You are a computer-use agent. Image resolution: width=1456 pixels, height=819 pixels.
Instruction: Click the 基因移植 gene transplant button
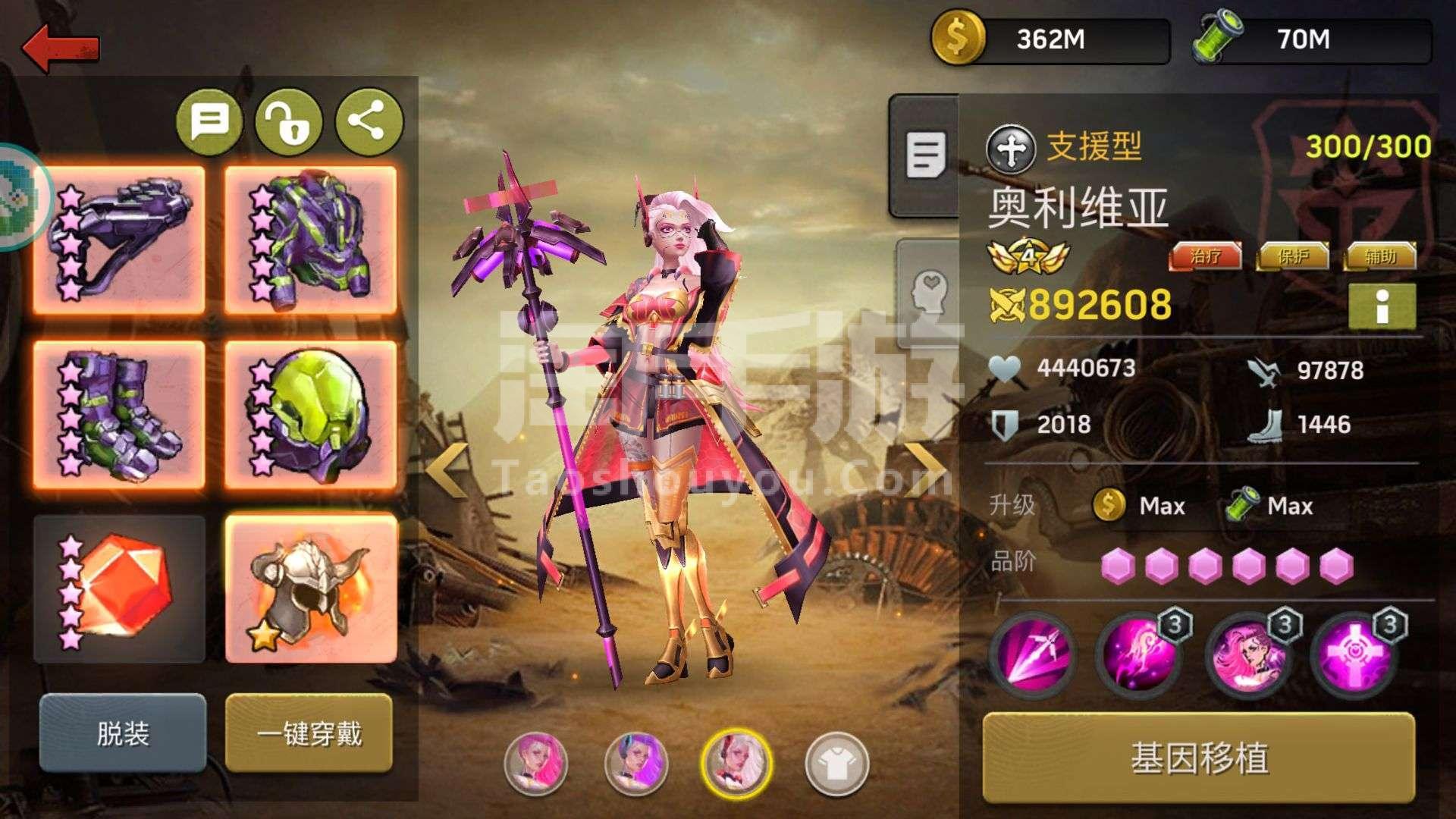tap(1199, 758)
